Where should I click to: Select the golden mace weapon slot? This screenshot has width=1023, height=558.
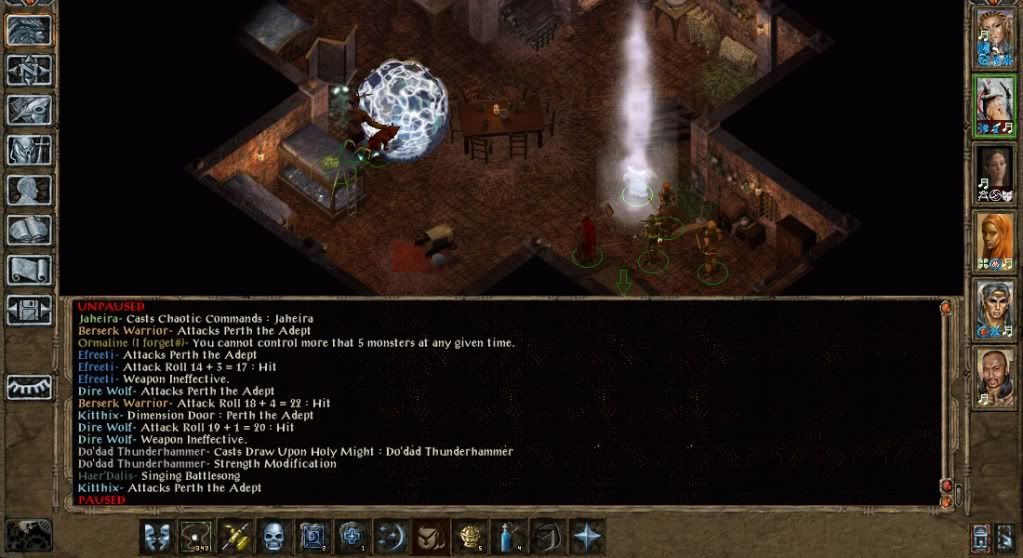click(x=235, y=535)
